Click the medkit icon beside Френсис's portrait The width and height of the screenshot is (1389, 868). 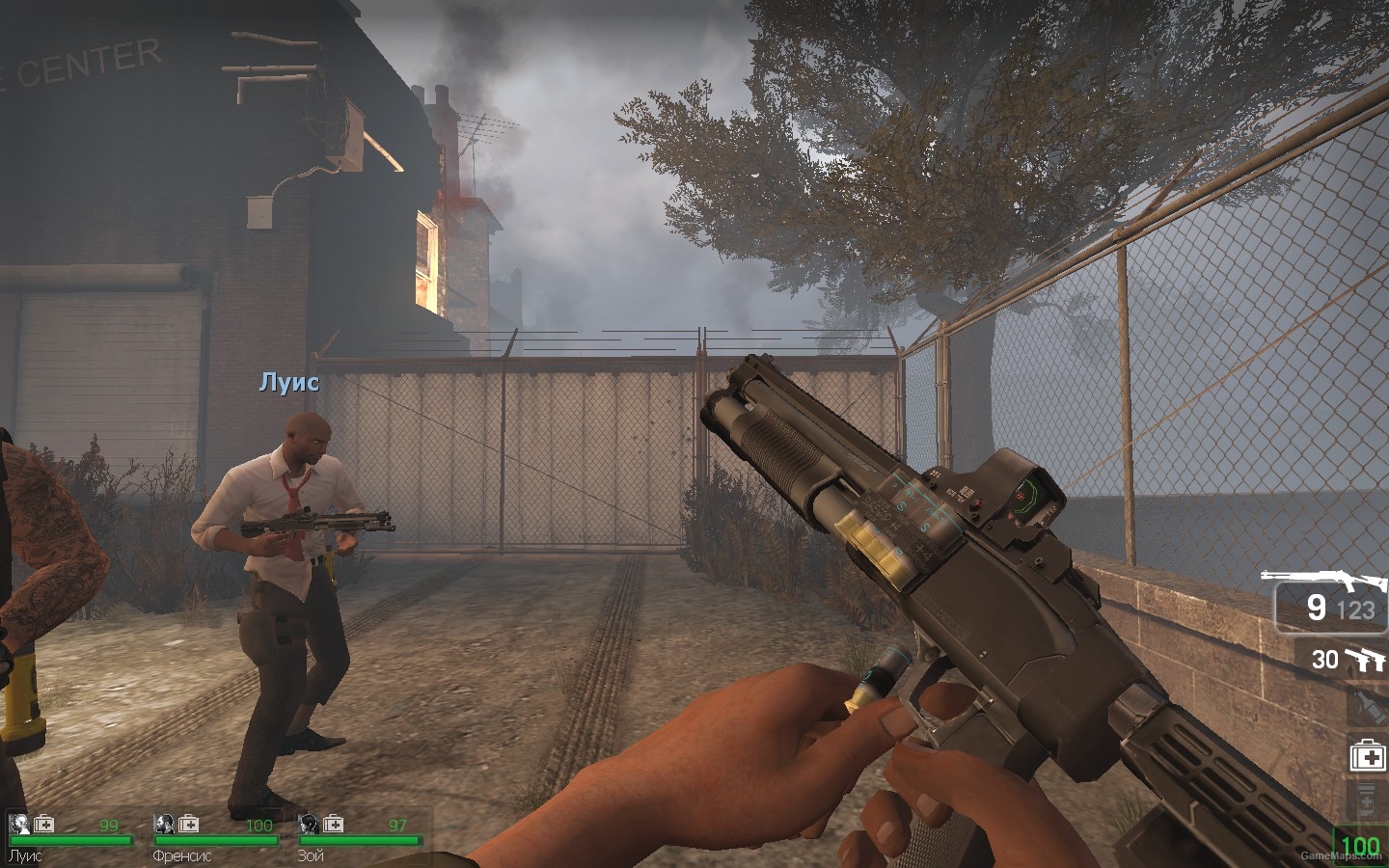click(189, 824)
